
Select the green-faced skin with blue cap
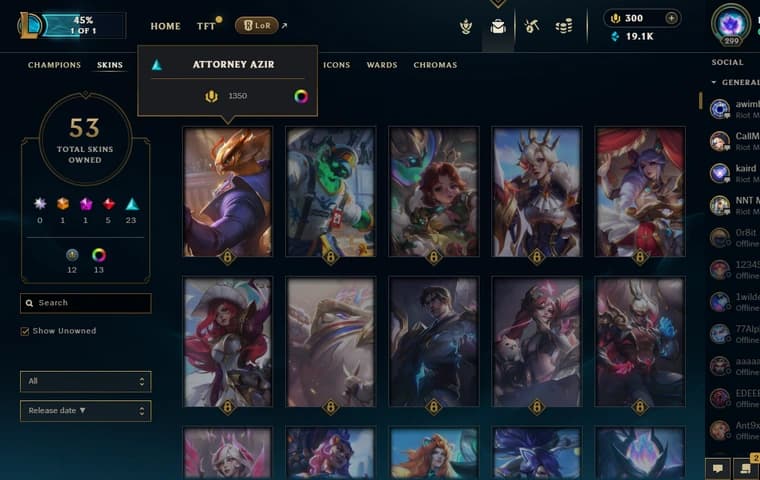click(330, 190)
